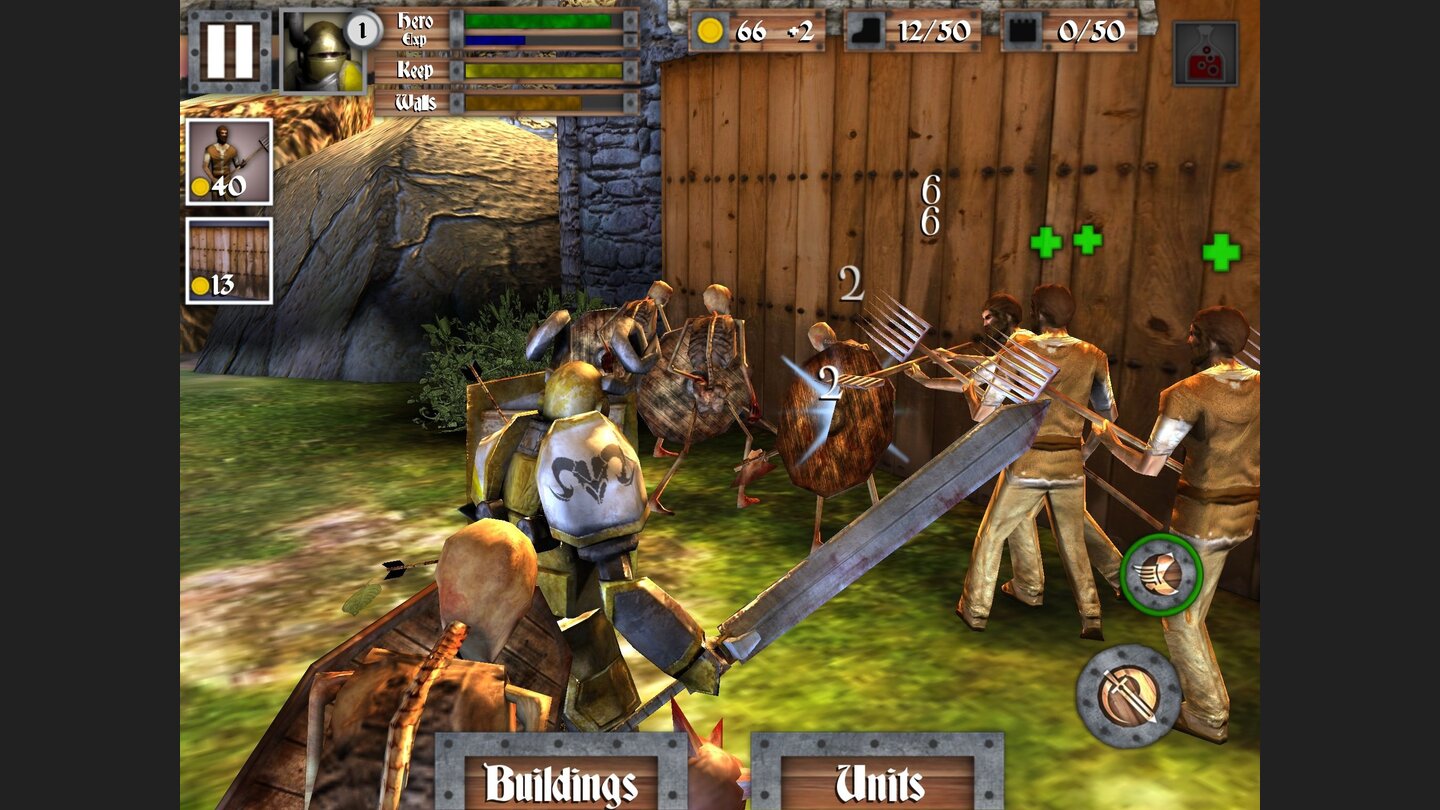Recruit the pitchfork peasant unit
The height and width of the screenshot is (810, 1440).
(229, 160)
